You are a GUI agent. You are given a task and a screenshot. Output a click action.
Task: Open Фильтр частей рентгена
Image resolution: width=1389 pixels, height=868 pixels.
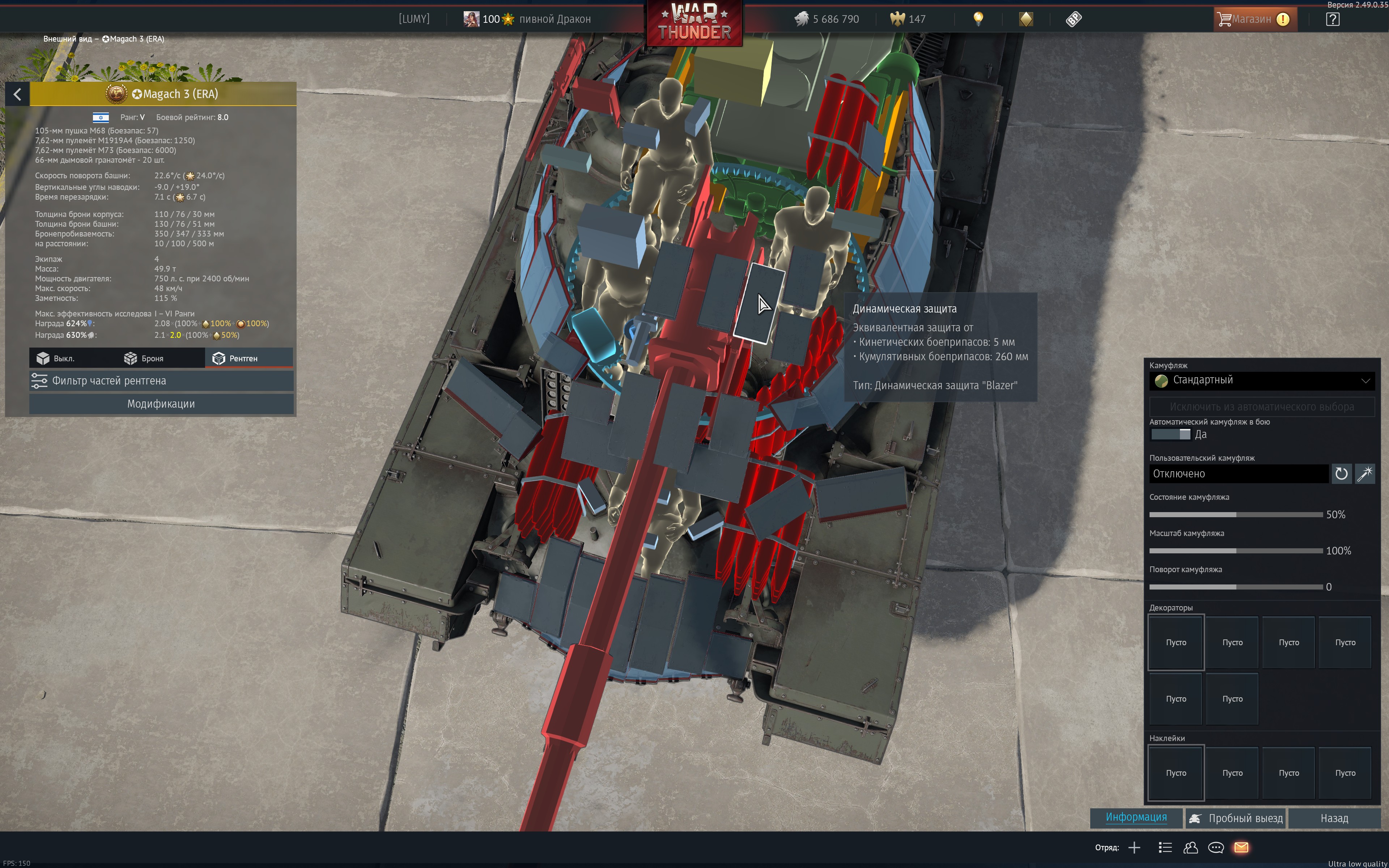pyautogui.click(x=161, y=380)
